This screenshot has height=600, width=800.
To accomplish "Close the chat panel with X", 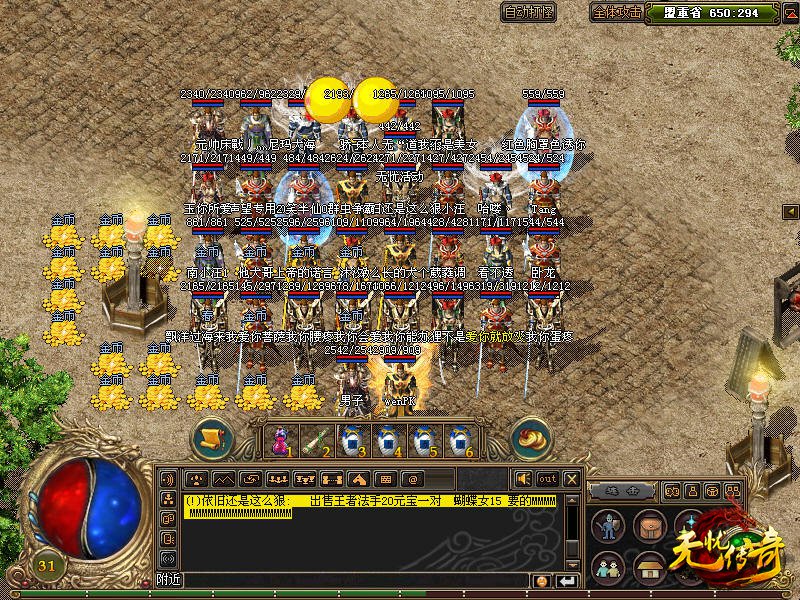I will click(572, 479).
